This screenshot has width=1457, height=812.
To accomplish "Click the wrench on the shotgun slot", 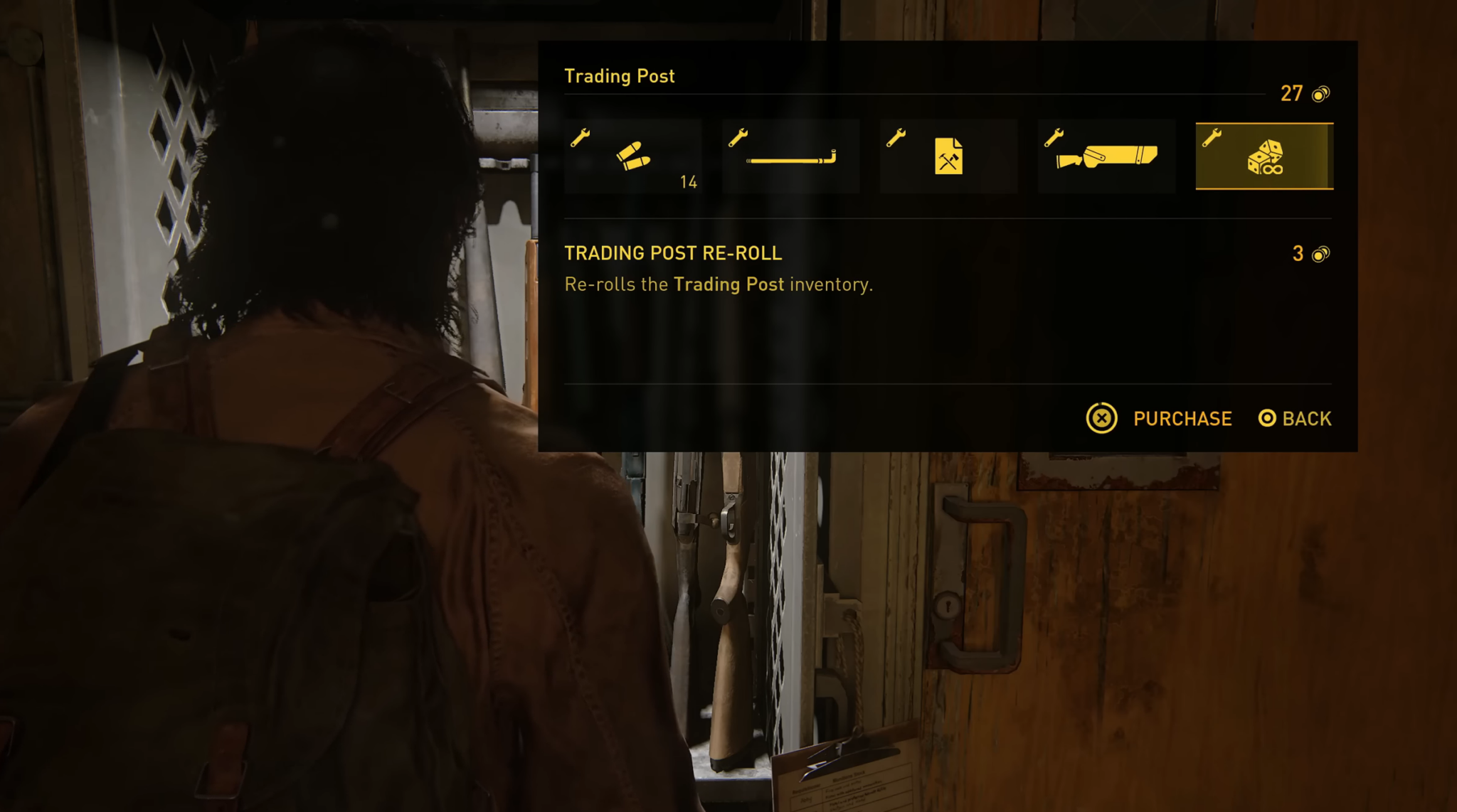I will [x=1054, y=137].
